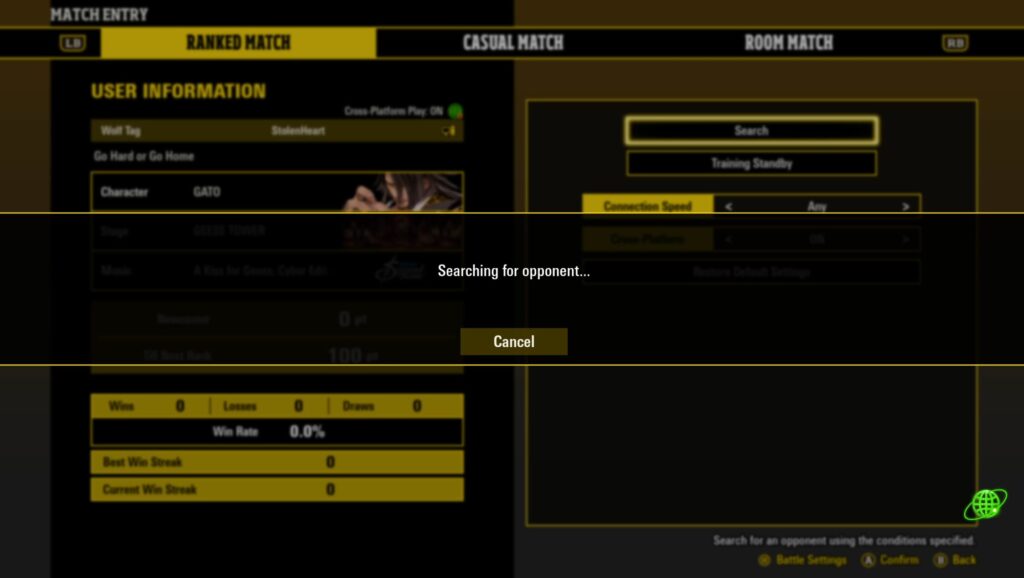1024x578 pixels.
Task: Switch to the Casual Match tab
Action: [x=513, y=43]
